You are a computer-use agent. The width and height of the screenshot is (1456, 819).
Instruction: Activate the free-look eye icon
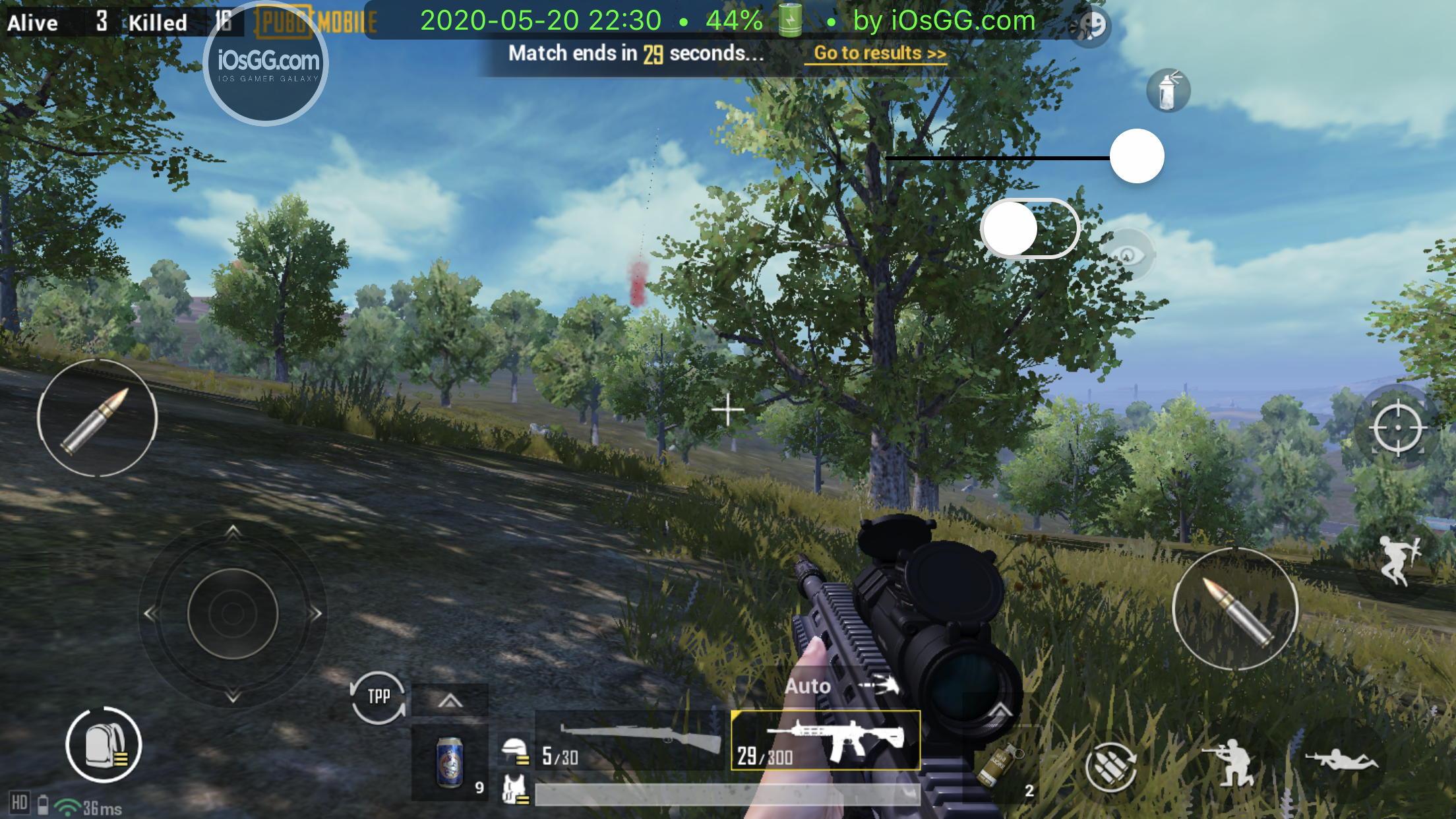(x=1128, y=255)
